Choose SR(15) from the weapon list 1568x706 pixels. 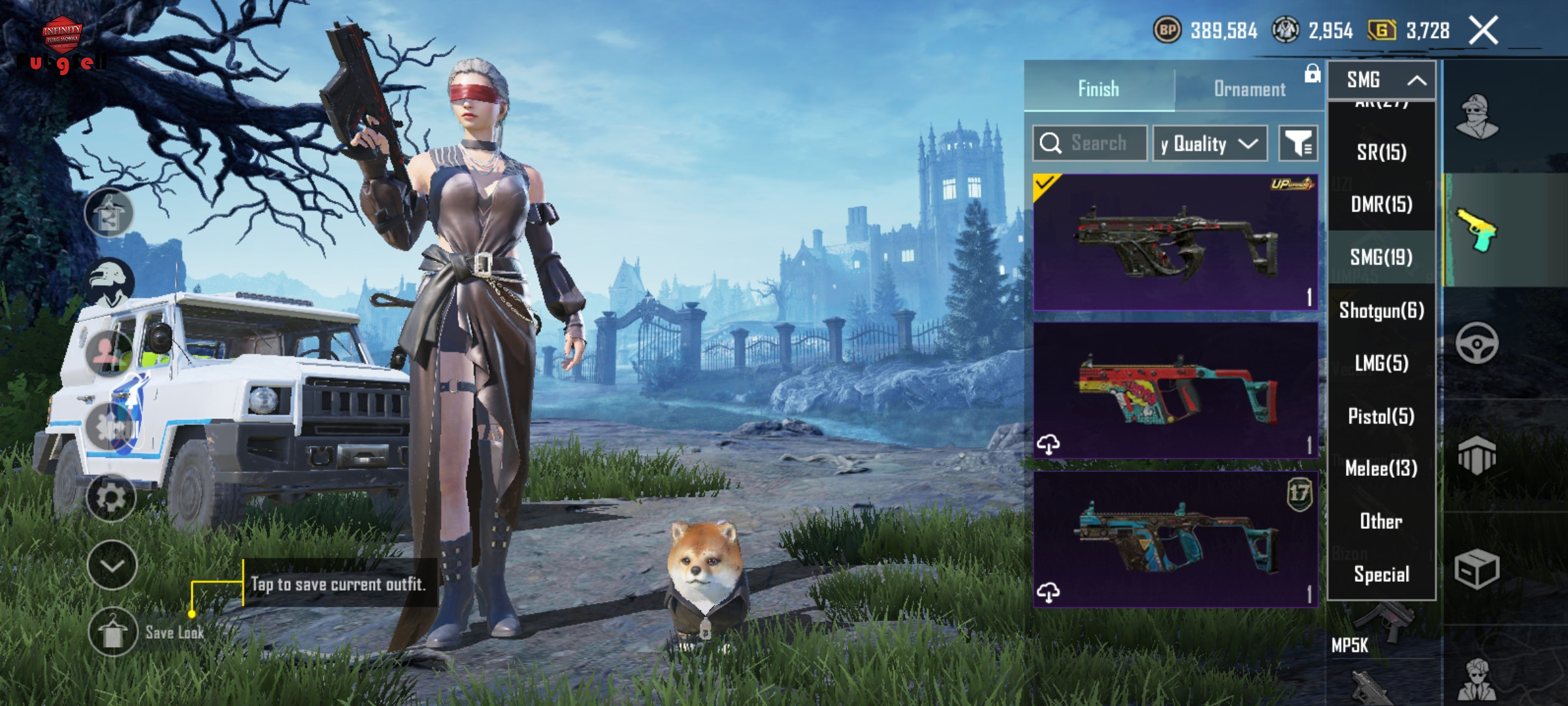coord(1381,152)
